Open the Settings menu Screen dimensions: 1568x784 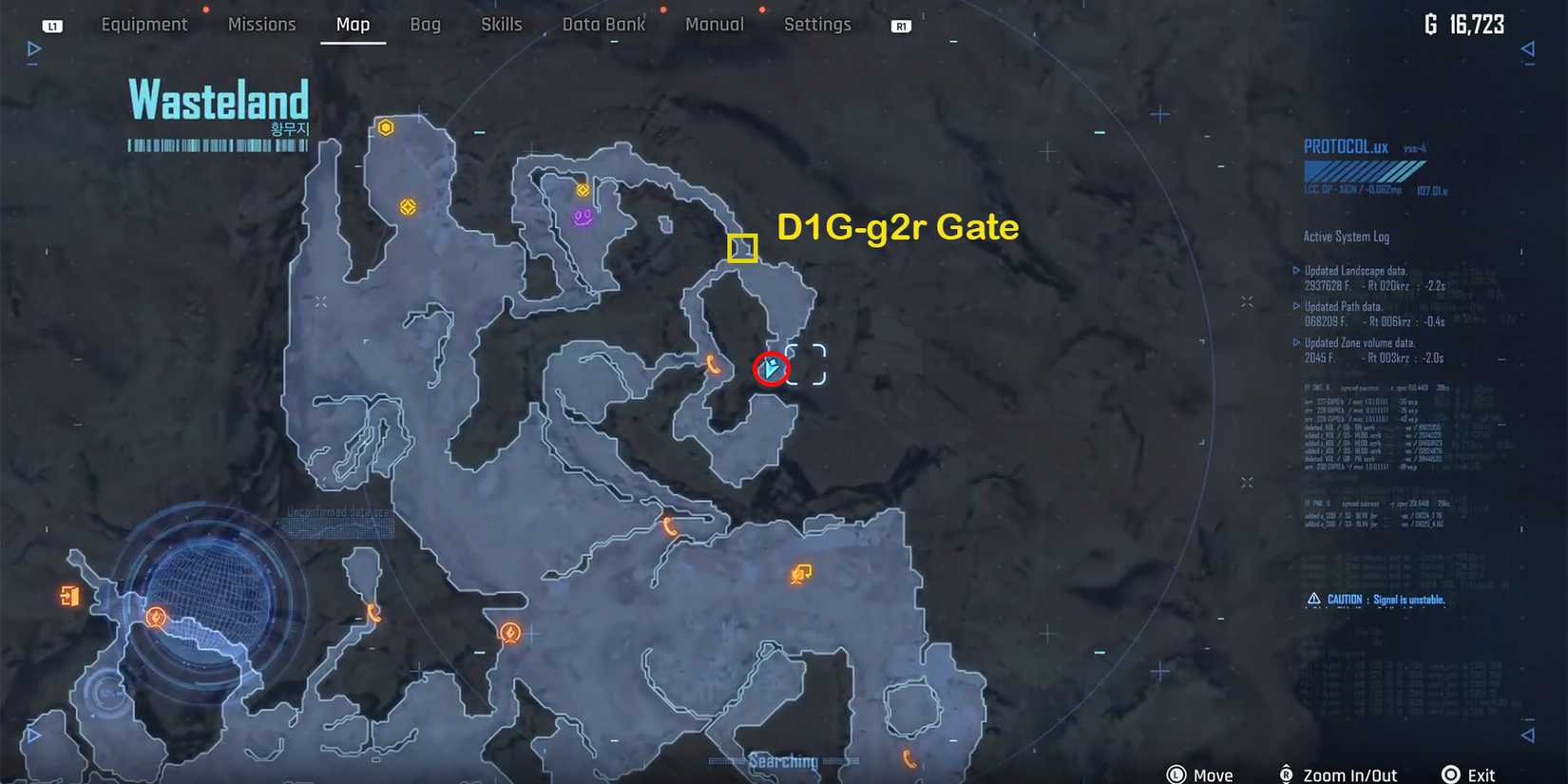coord(817,24)
